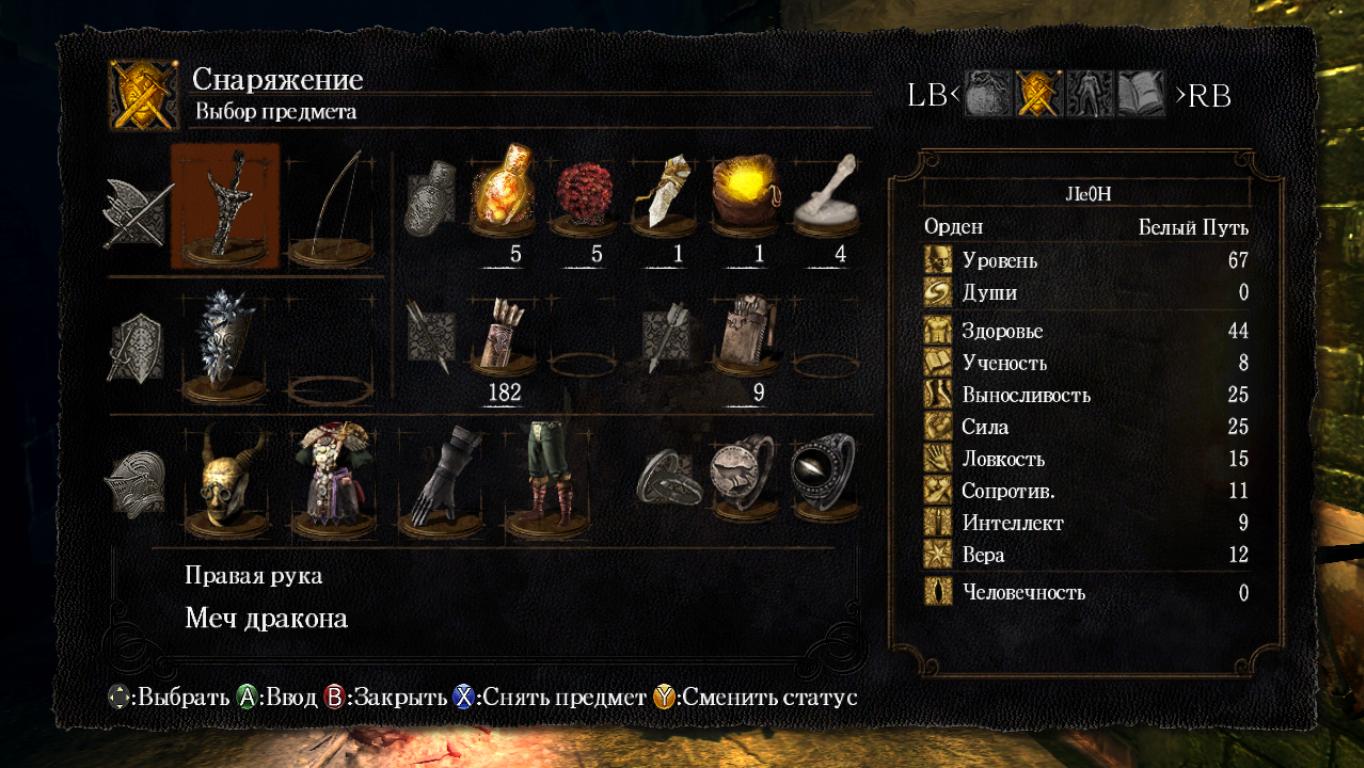Switch to the inventory bag tab

click(988, 95)
